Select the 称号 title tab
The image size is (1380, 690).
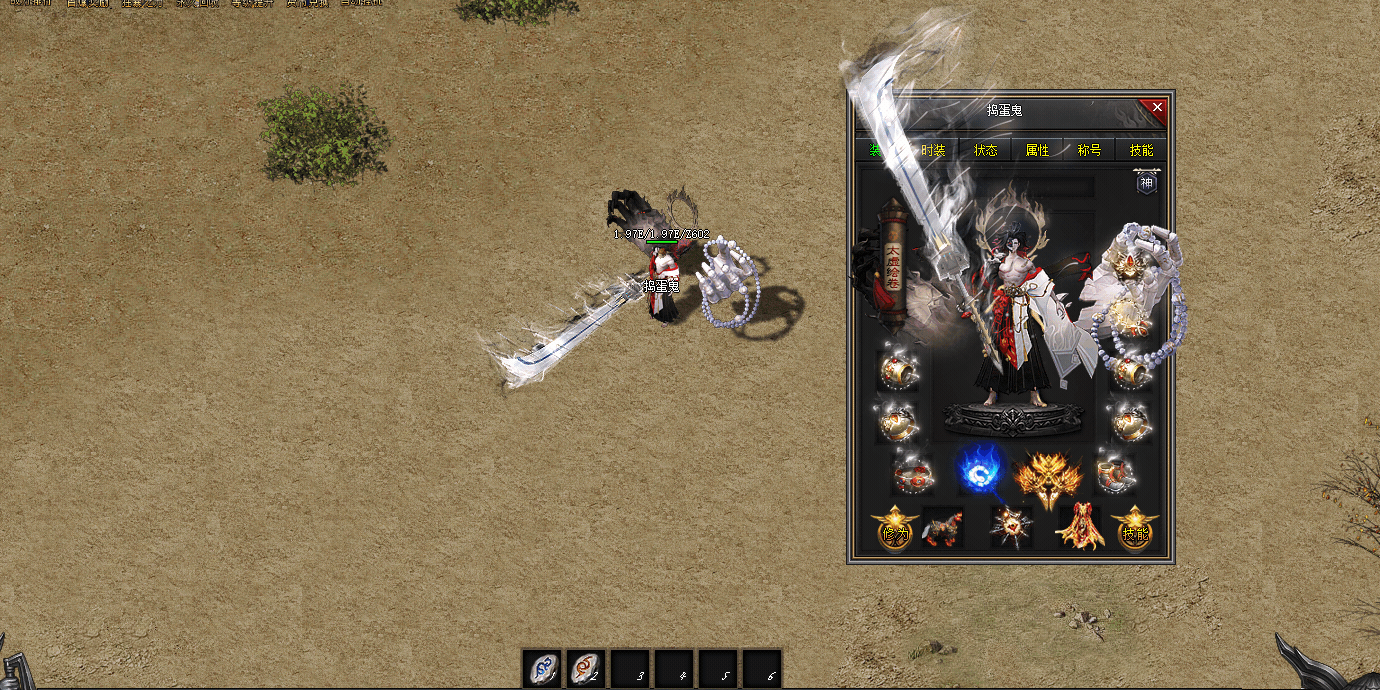[x=1089, y=150]
